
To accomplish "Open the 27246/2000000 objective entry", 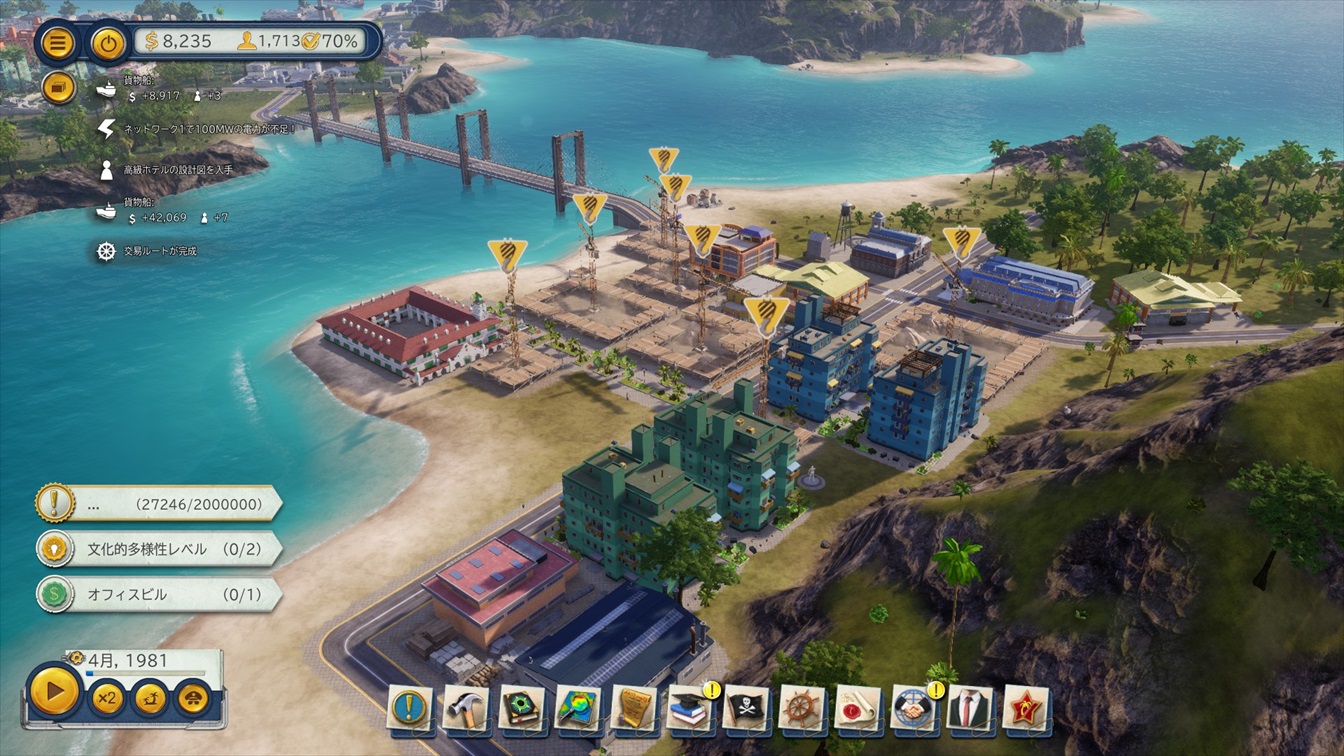I will click(160, 504).
